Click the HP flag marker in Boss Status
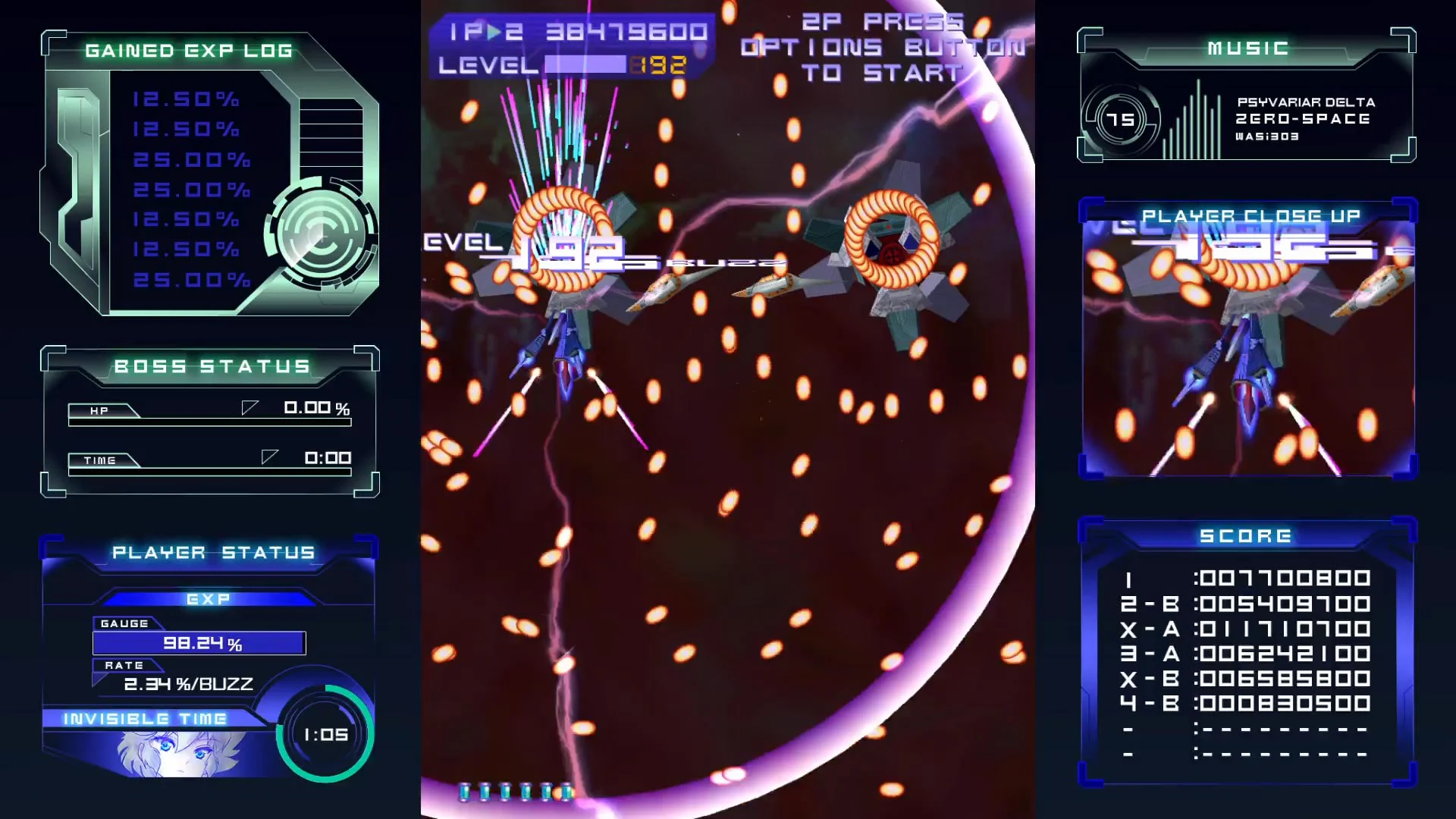Image resolution: width=1456 pixels, height=819 pixels. [250, 409]
